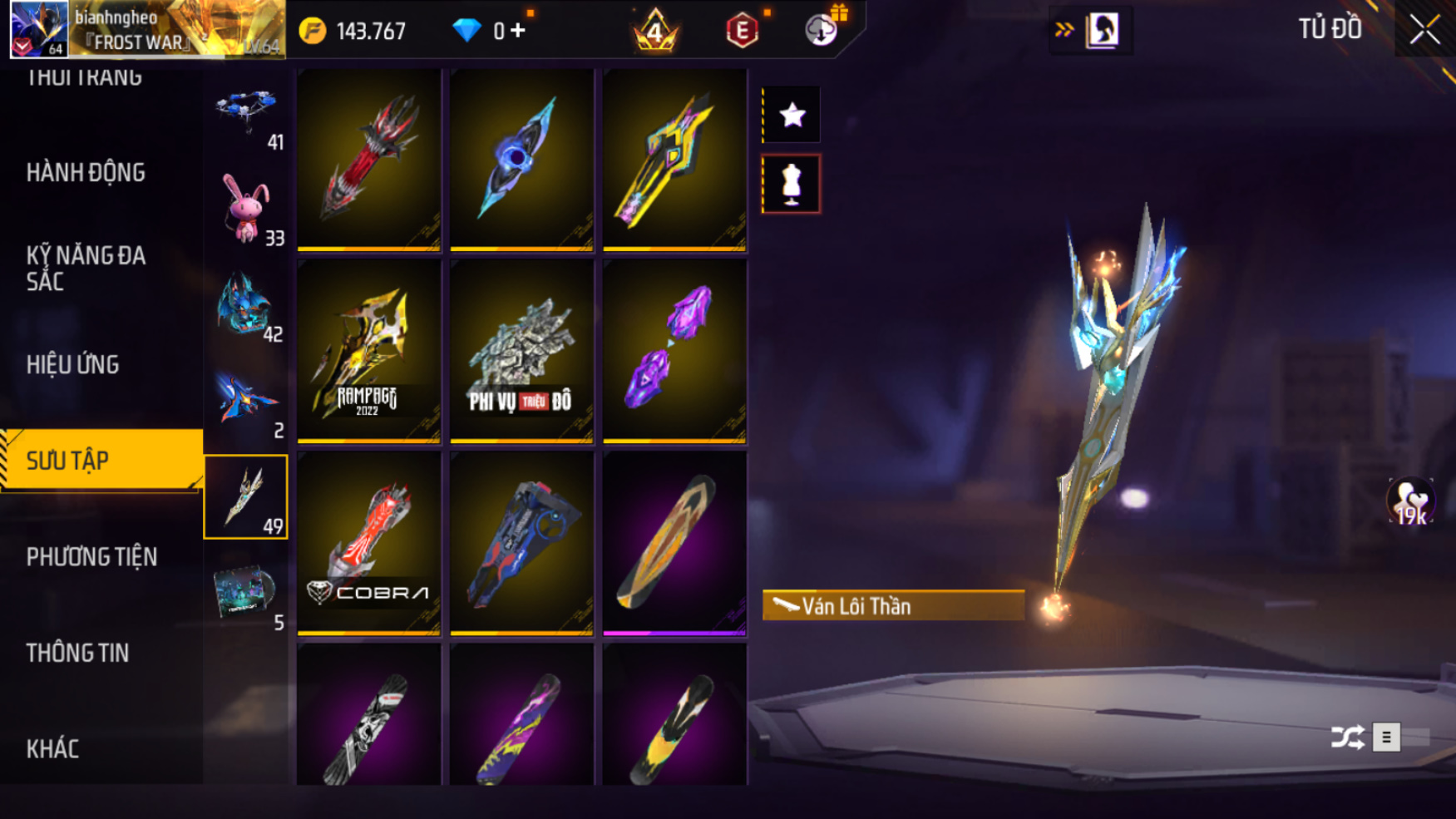Select the purple crystal surfboard
The image size is (1456, 819).
point(674,350)
